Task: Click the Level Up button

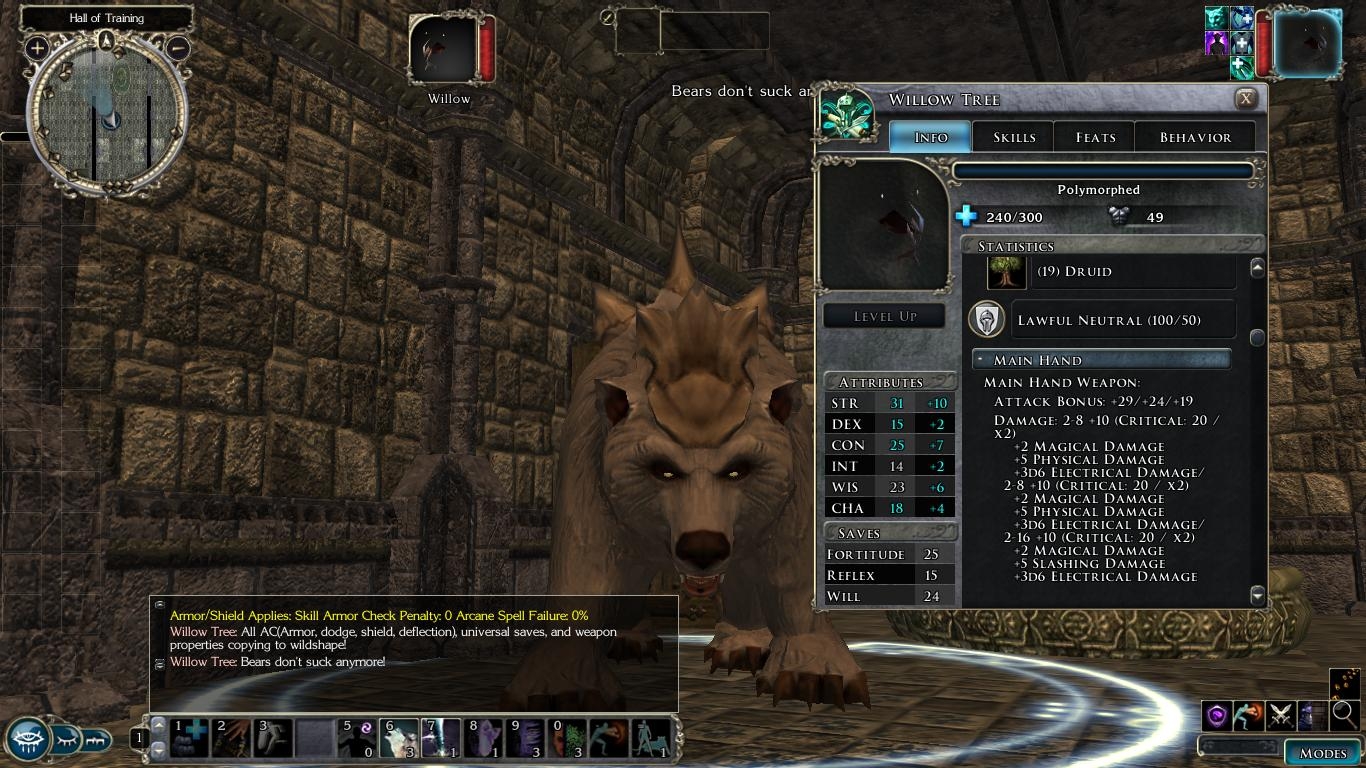Action: click(x=884, y=316)
